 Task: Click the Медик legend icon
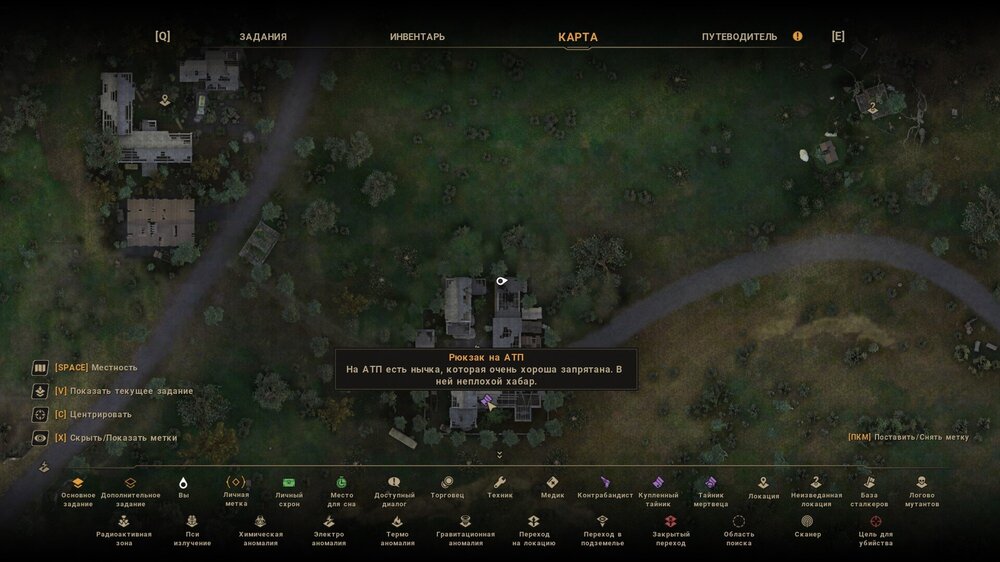click(x=552, y=483)
